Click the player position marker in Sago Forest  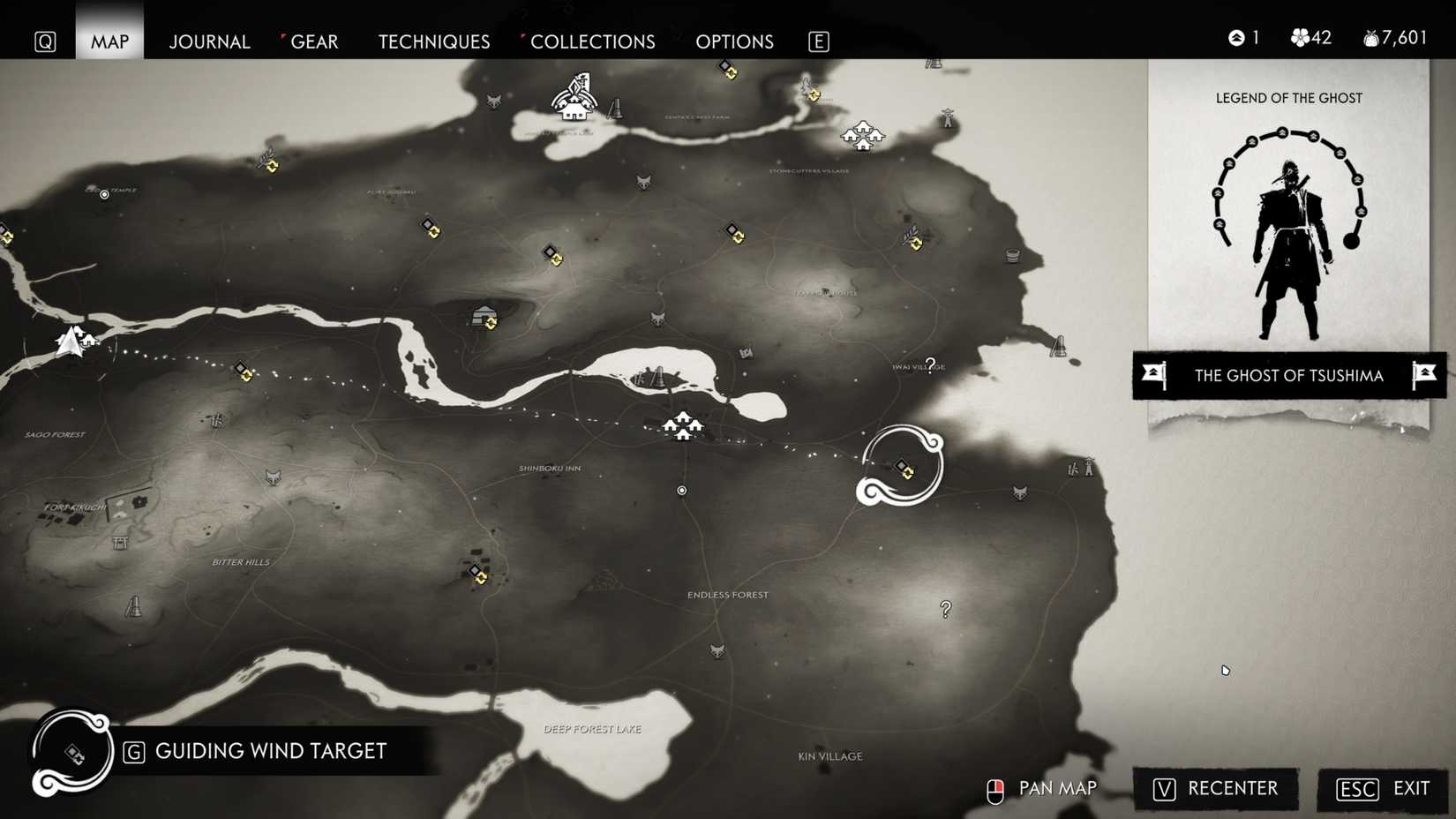[x=71, y=342]
